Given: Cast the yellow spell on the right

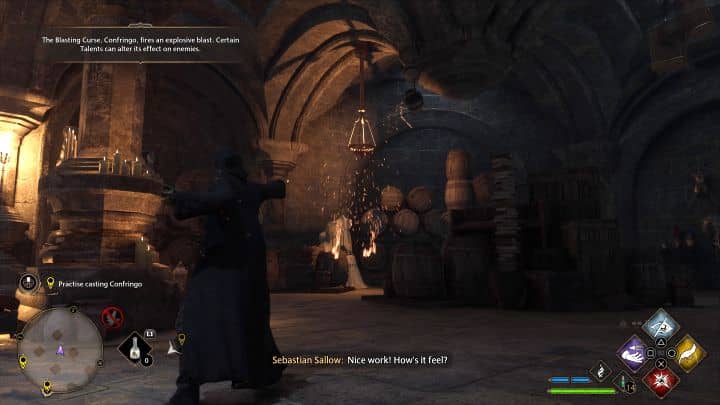Looking at the screenshot, I should 689,352.
